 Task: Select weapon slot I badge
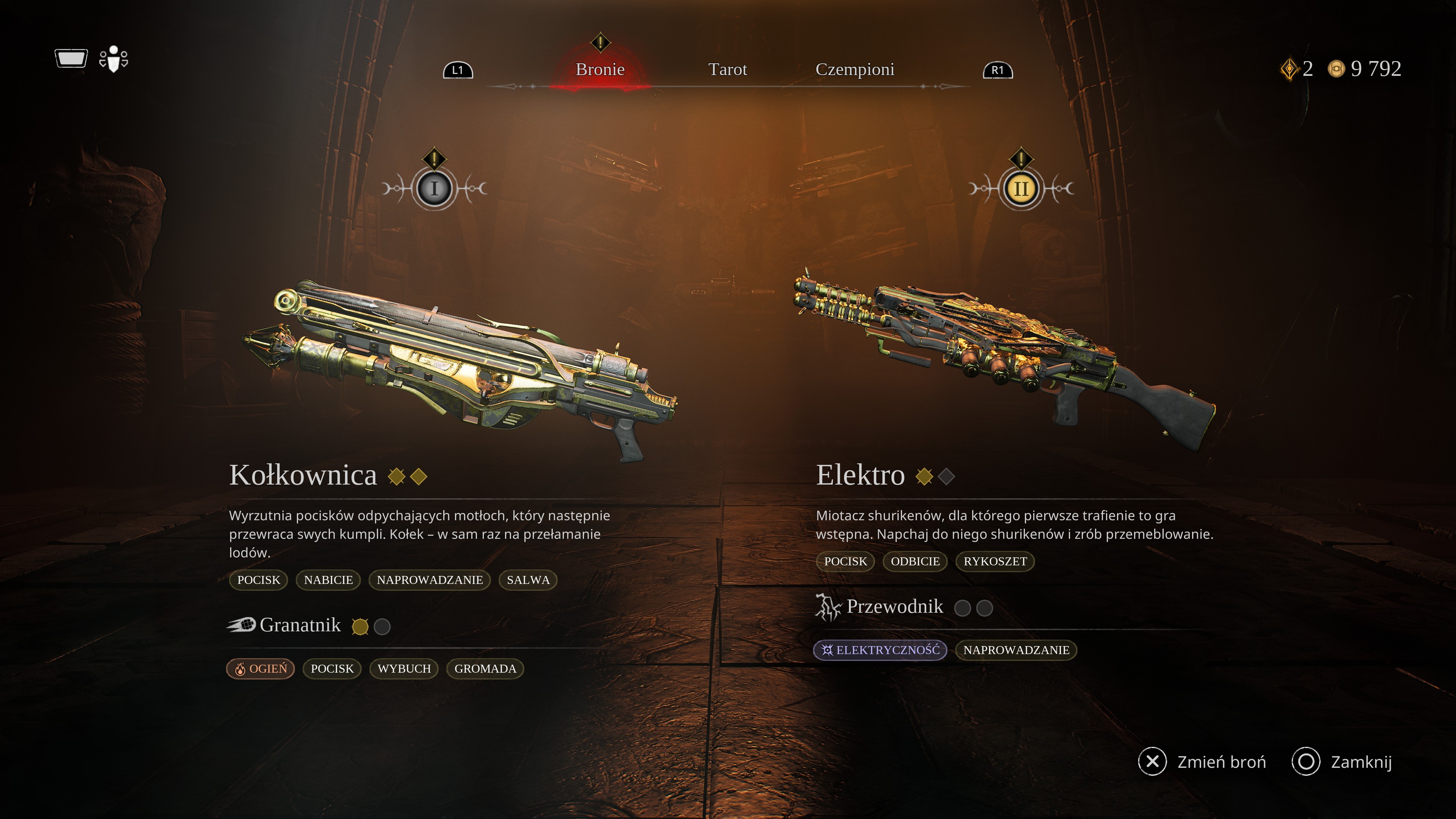434,188
